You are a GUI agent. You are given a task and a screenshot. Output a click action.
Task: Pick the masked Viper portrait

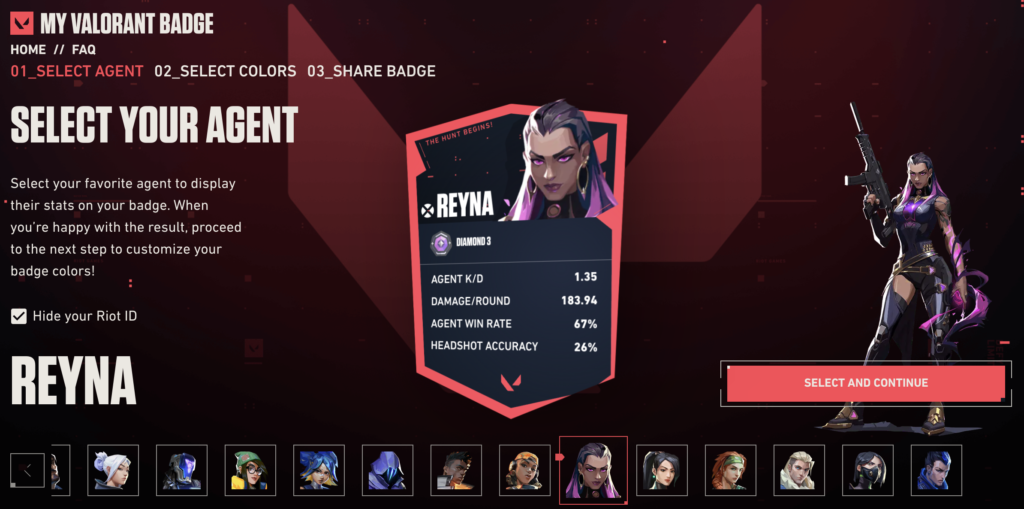[868, 470]
